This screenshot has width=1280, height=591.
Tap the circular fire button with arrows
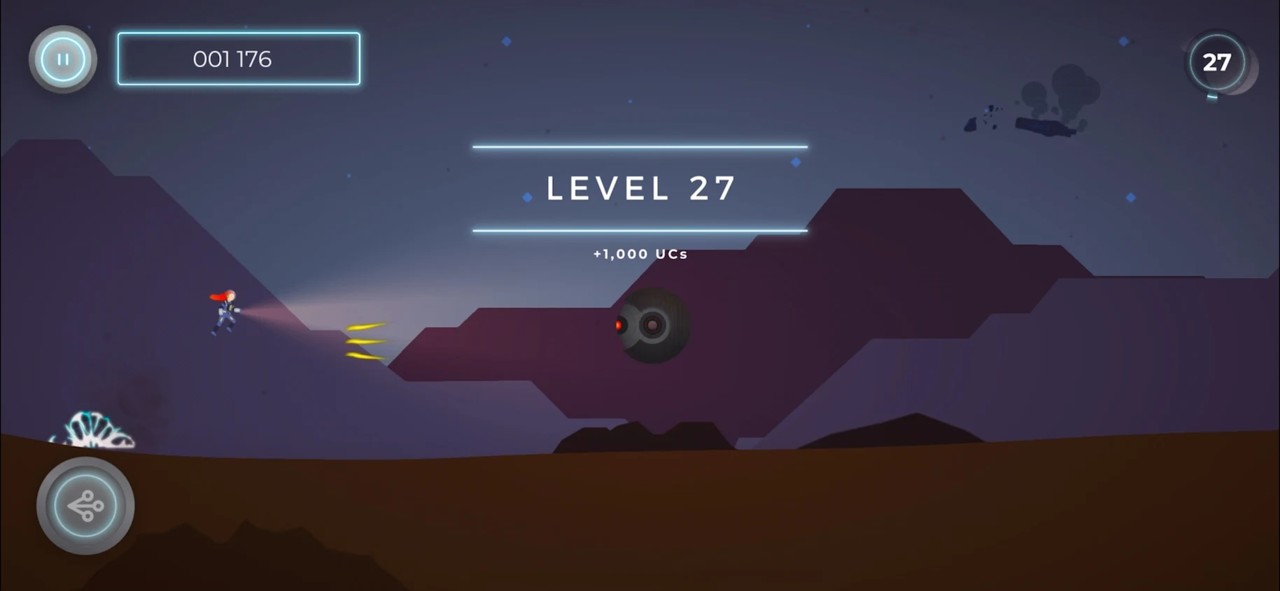click(86, 506)
